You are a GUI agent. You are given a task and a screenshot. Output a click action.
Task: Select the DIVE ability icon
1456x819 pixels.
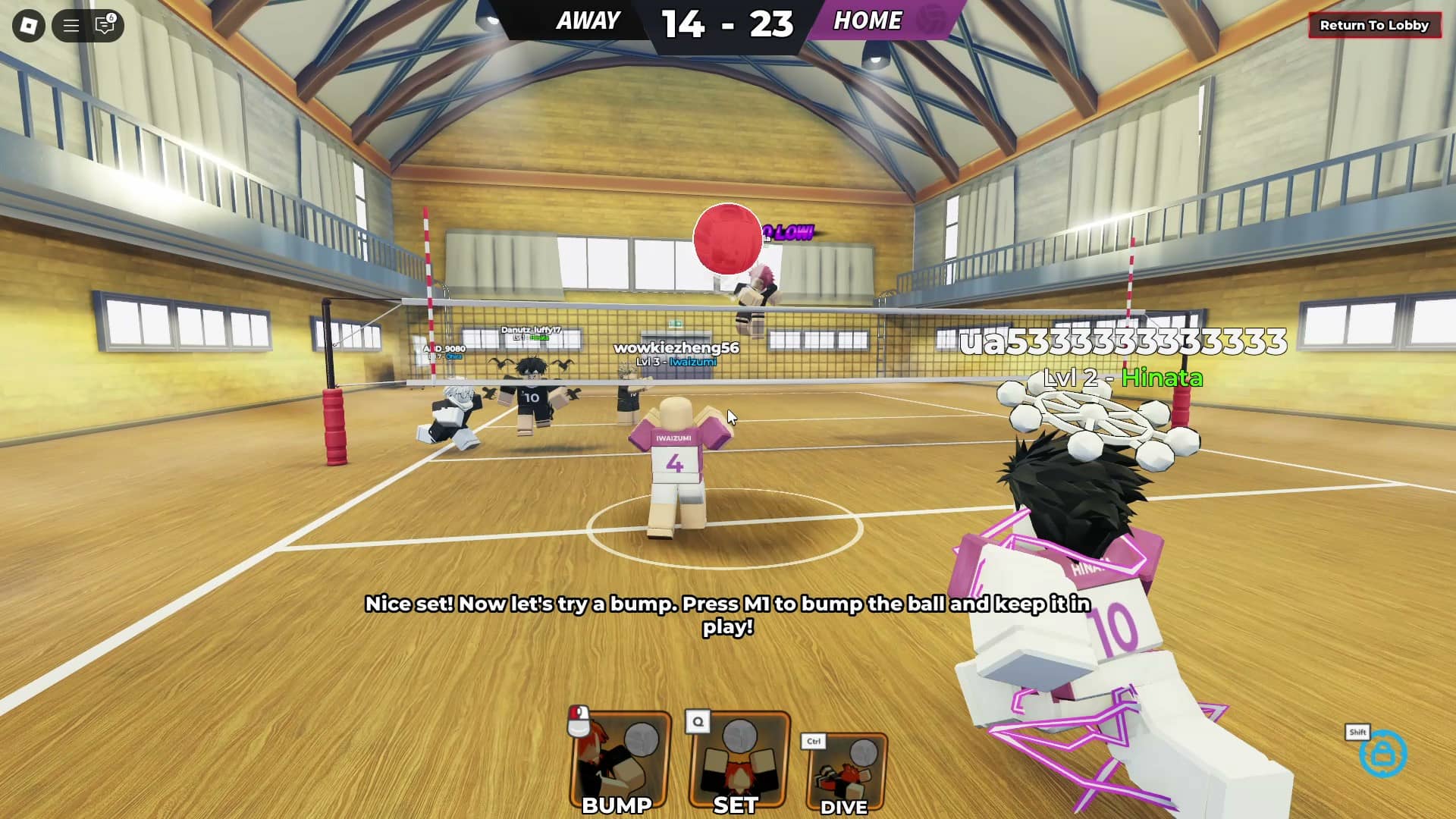point(849,770)
